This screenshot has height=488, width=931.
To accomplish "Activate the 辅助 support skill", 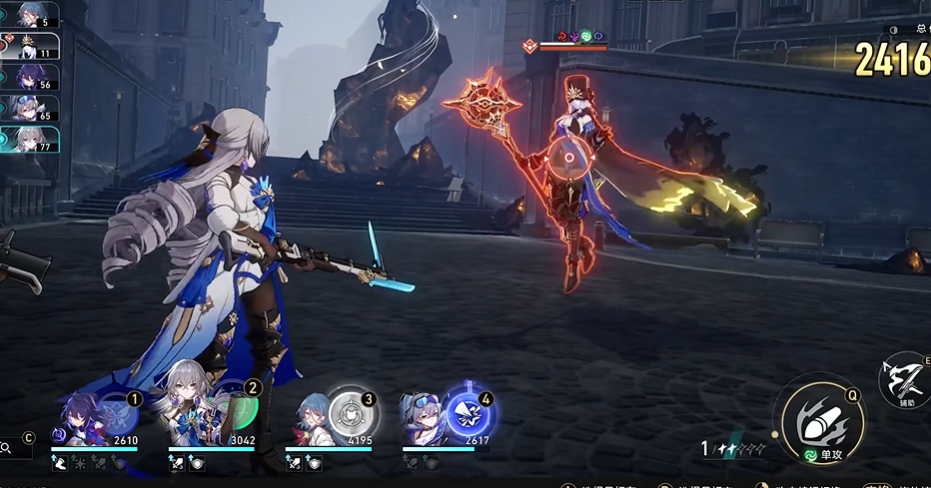I will pos(905,381).
